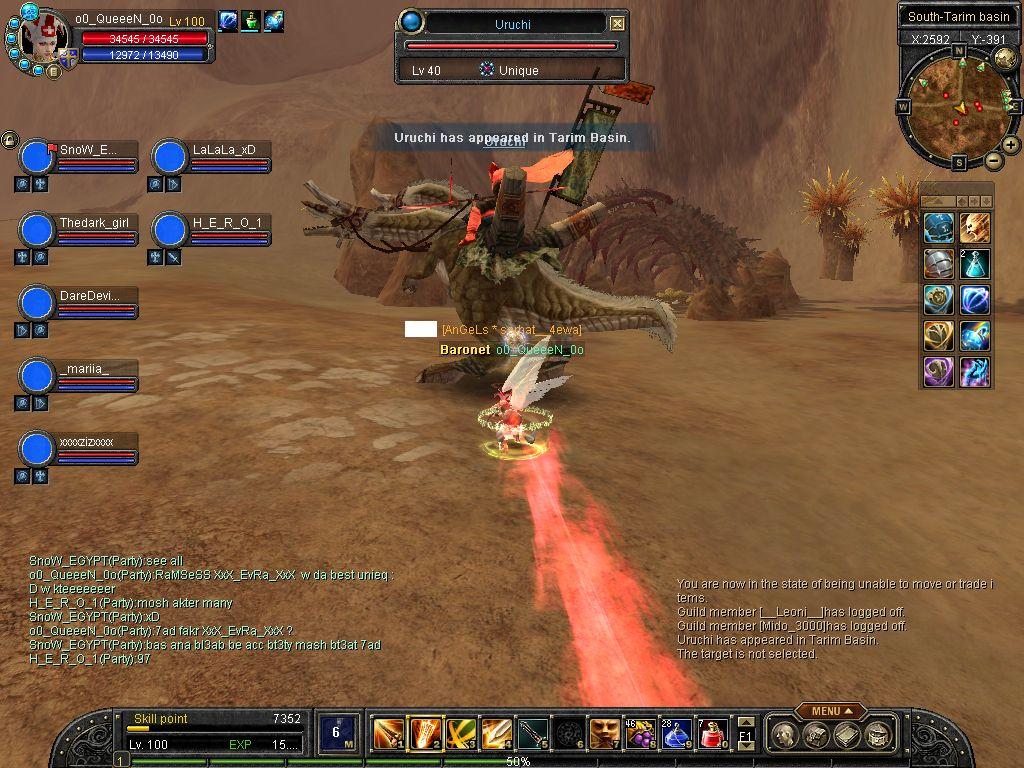Zoom out the minimap with minus button

click(x=993, y=160)
